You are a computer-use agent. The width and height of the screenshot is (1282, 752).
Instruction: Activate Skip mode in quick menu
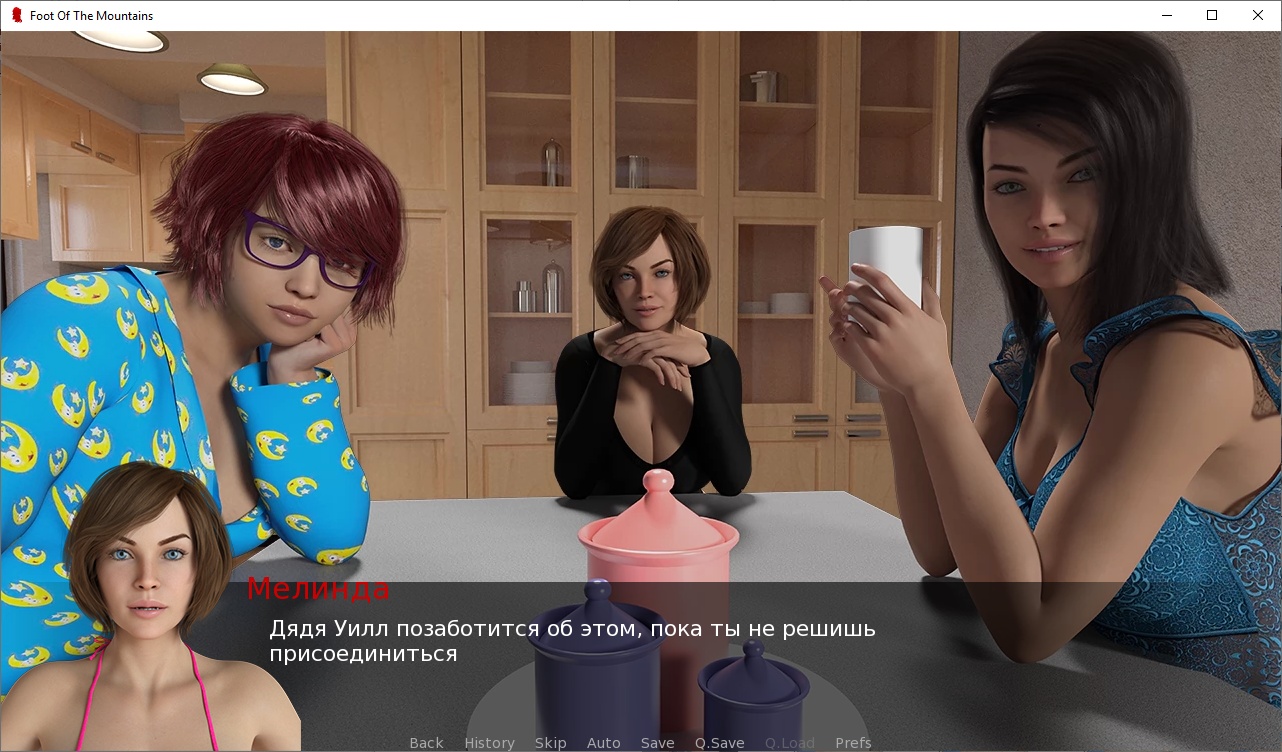pos(550,743)
